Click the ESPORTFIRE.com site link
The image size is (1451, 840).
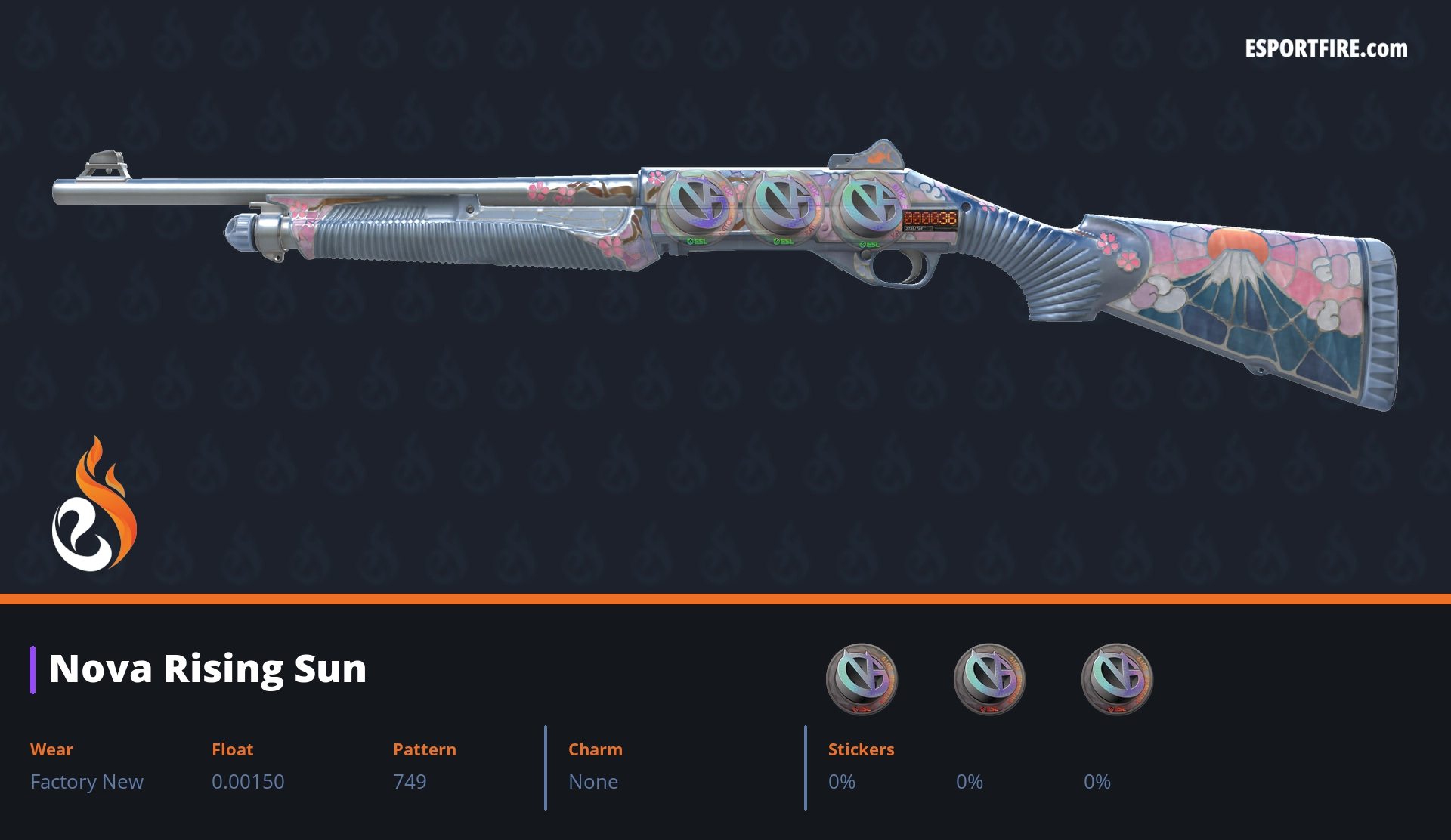(x=1326, y=49)
